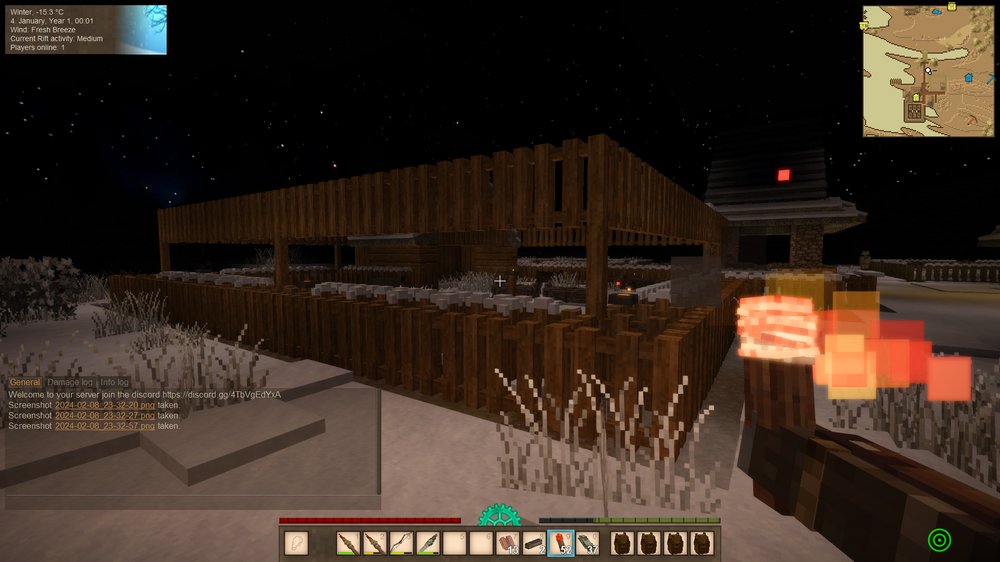Open the Damage log tab

(70, 382)
